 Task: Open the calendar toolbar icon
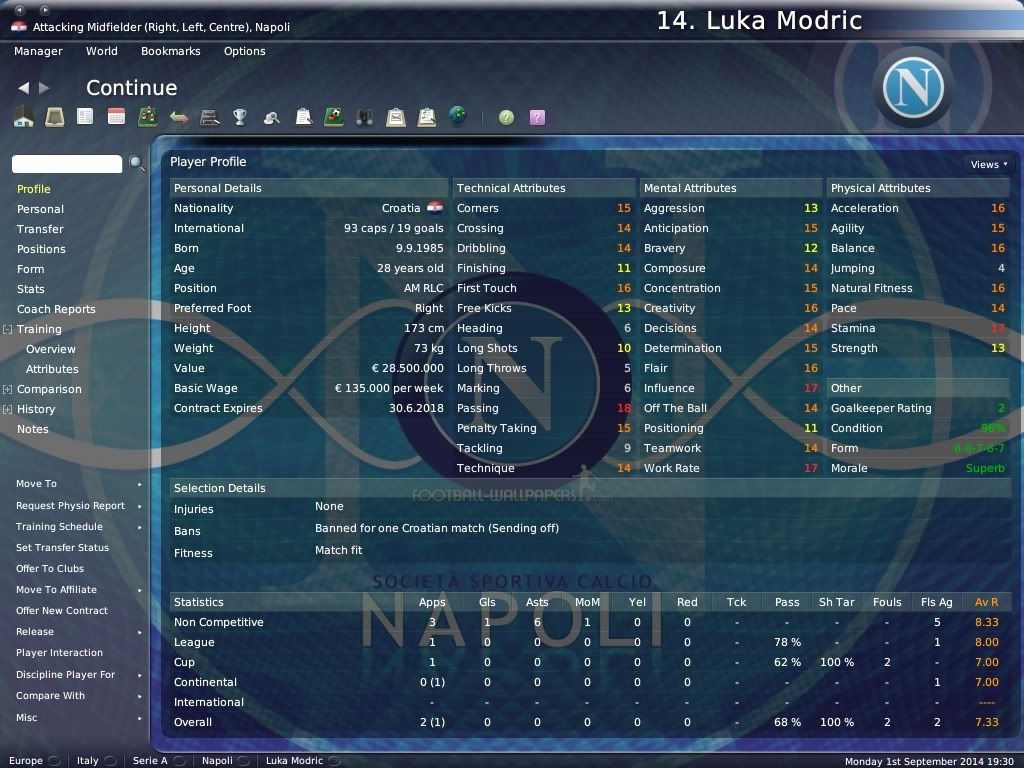click(116, 117)
